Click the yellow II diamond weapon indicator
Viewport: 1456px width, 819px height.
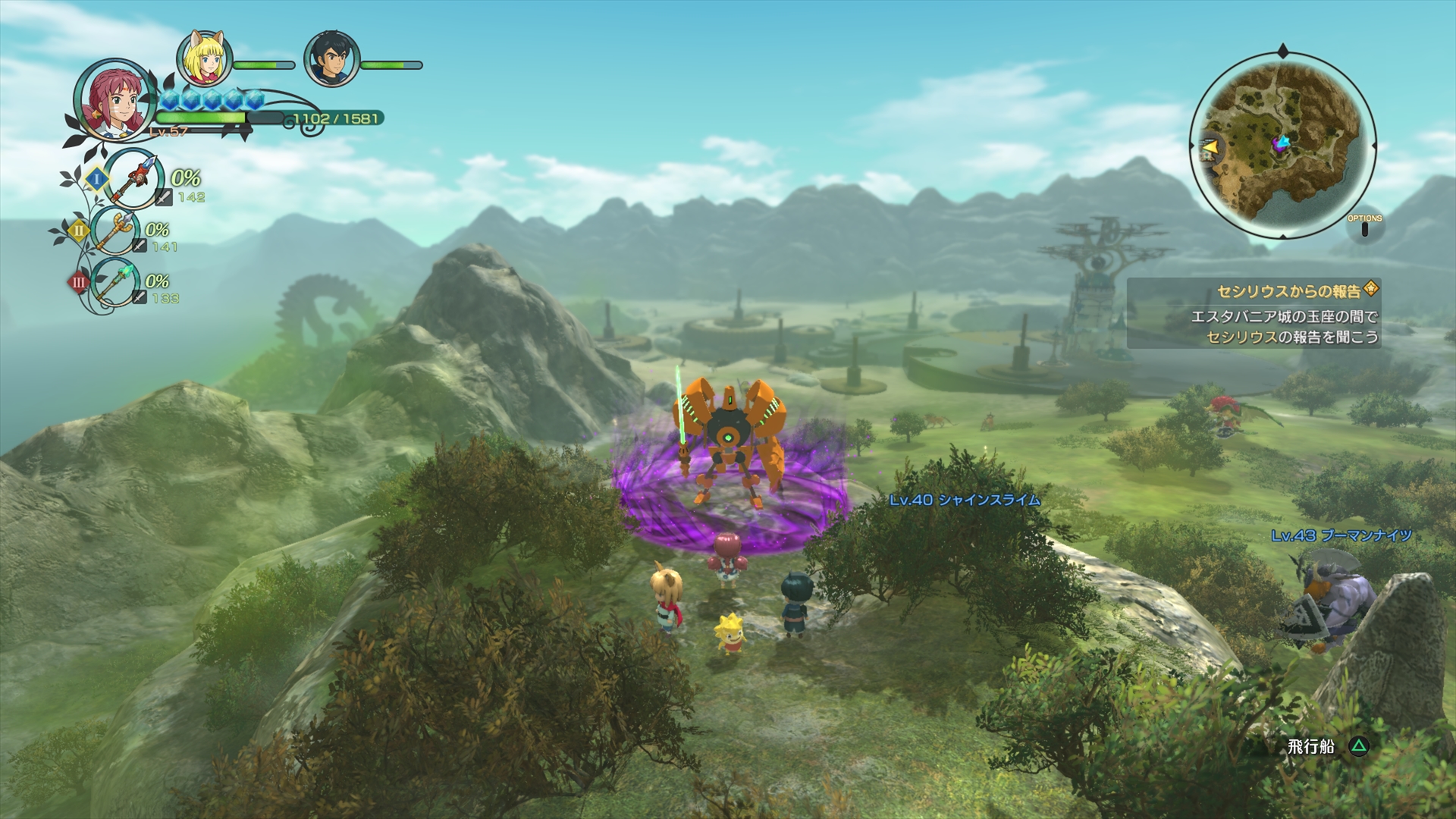point(80,232)
